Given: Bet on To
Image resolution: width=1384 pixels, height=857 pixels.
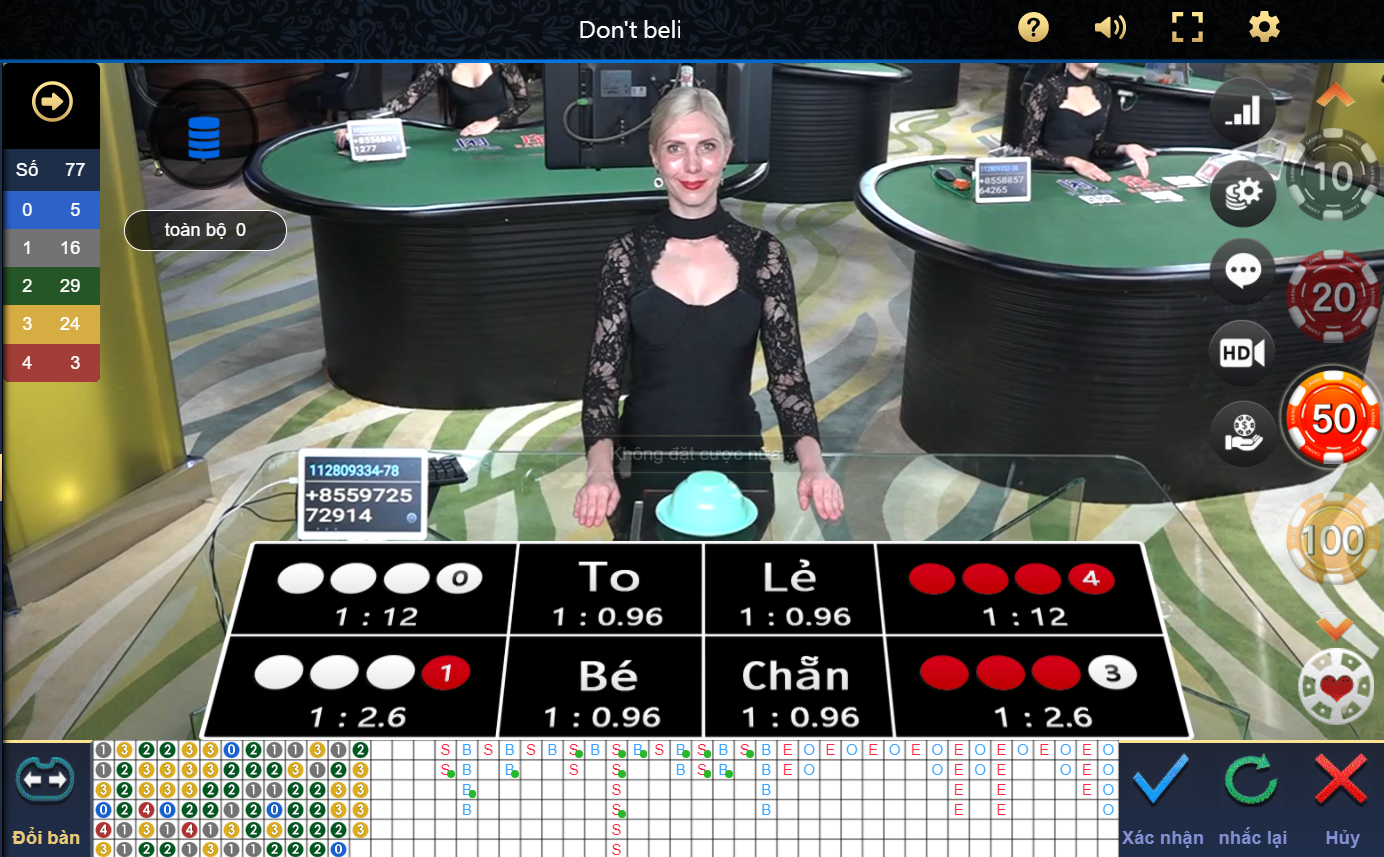Looking at the screenshot, I should pos(609,592).
